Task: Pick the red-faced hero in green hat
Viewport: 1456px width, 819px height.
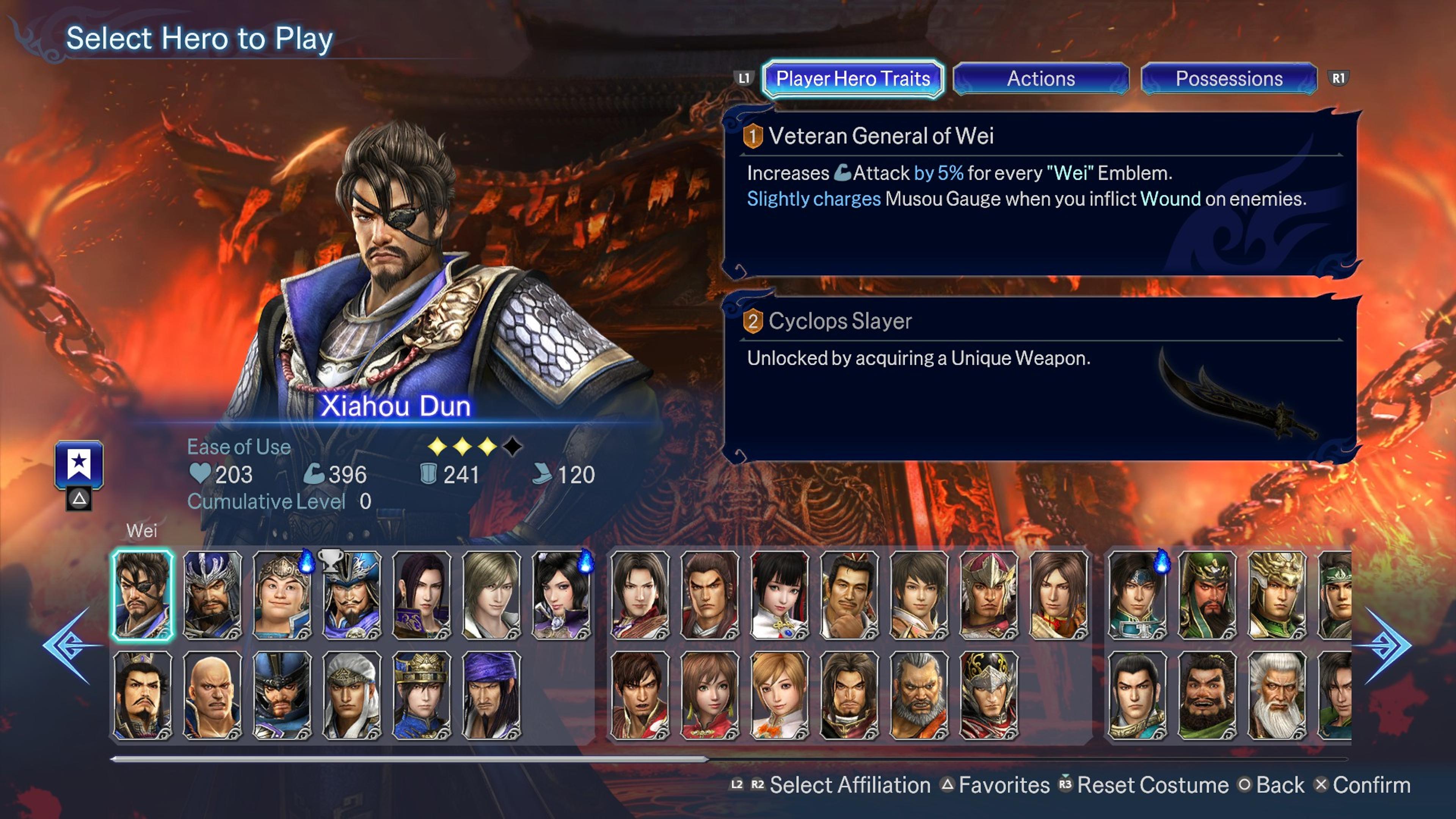Action: coord(1207,595)
